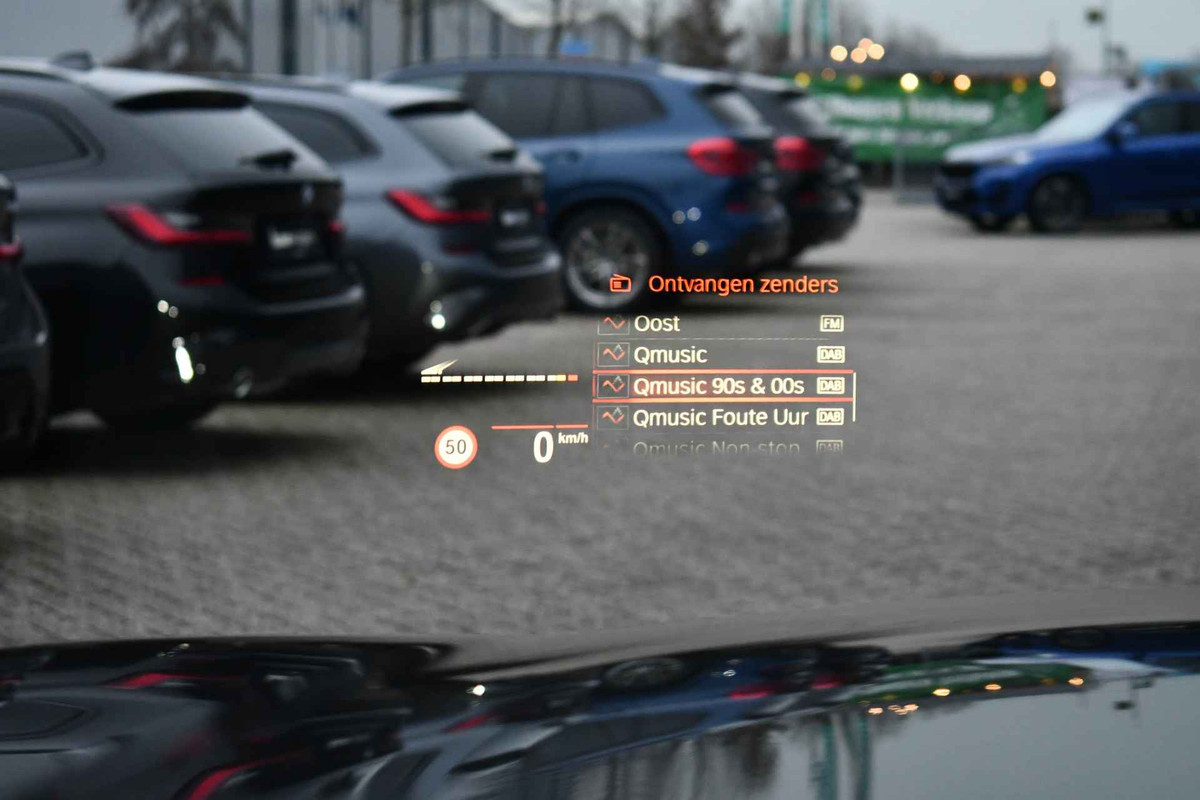Select the highlighted Qmusic 90s & 00s station
This screenshot has width=1200, height=800.
tap(718, 386)
